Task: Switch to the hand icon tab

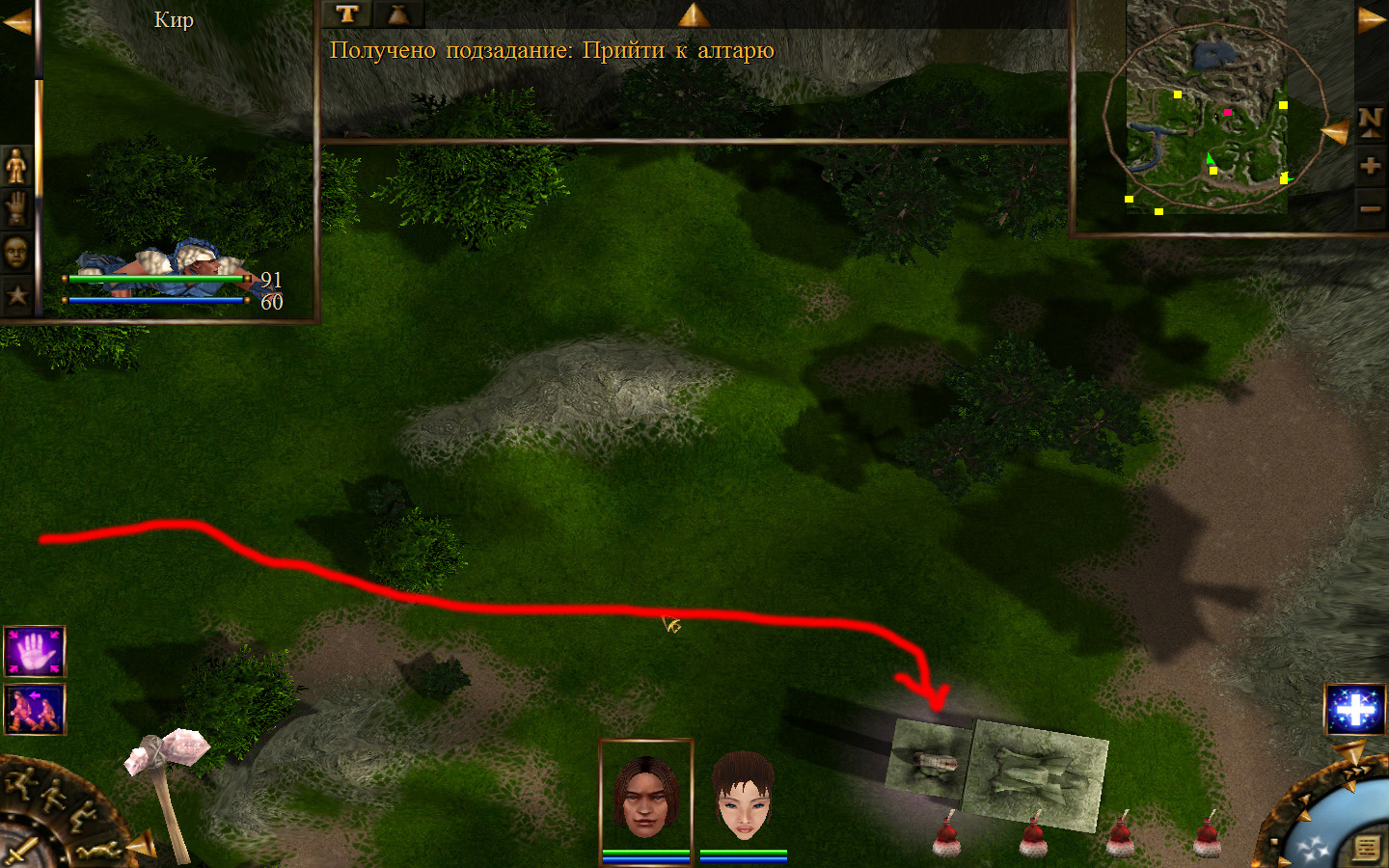Action: pyautogui.click(x=16, y=208)
